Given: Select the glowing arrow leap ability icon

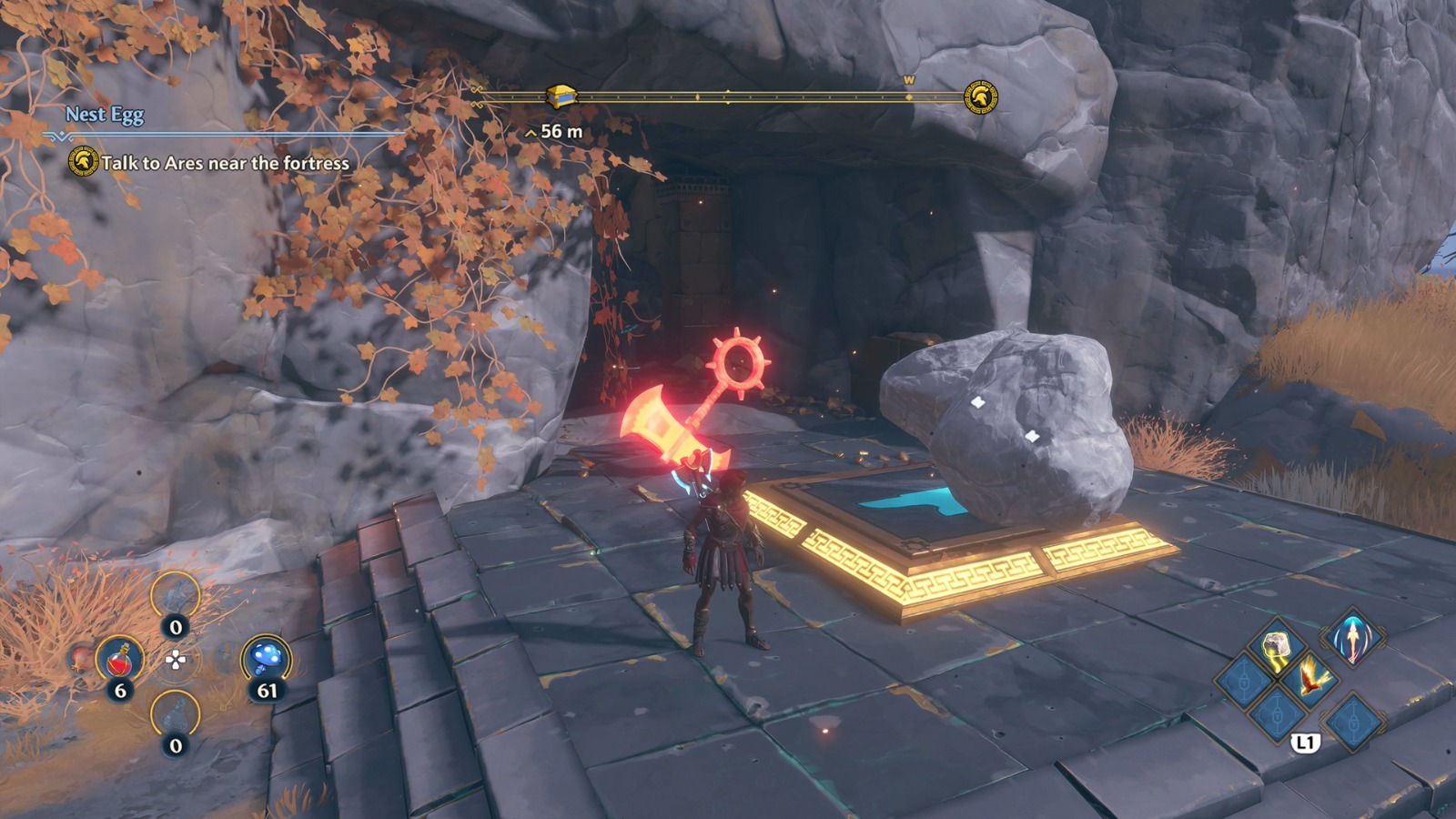Looking at the screenshot, I should [x=1352, y=645].
